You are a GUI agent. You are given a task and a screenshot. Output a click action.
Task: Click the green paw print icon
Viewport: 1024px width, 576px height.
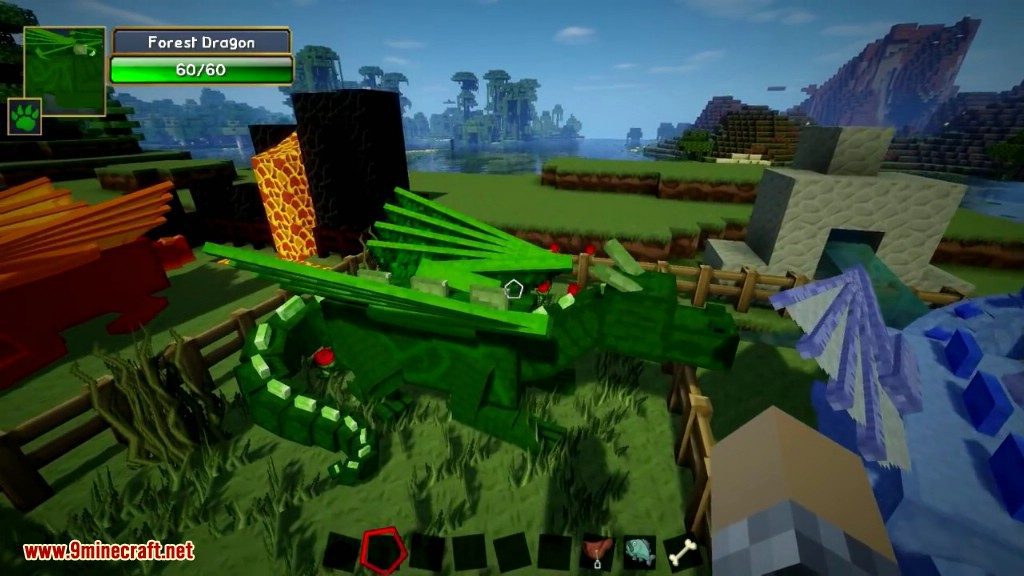click(24, 115)
